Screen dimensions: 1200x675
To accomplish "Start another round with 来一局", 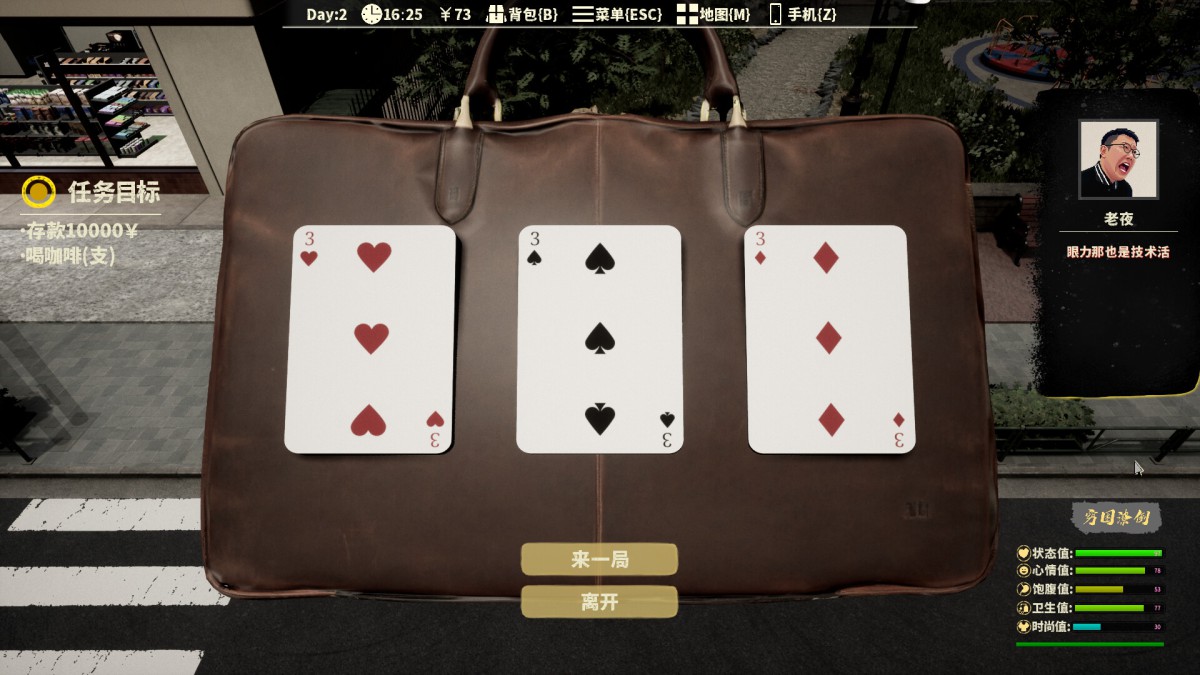I will click(599, 559).
